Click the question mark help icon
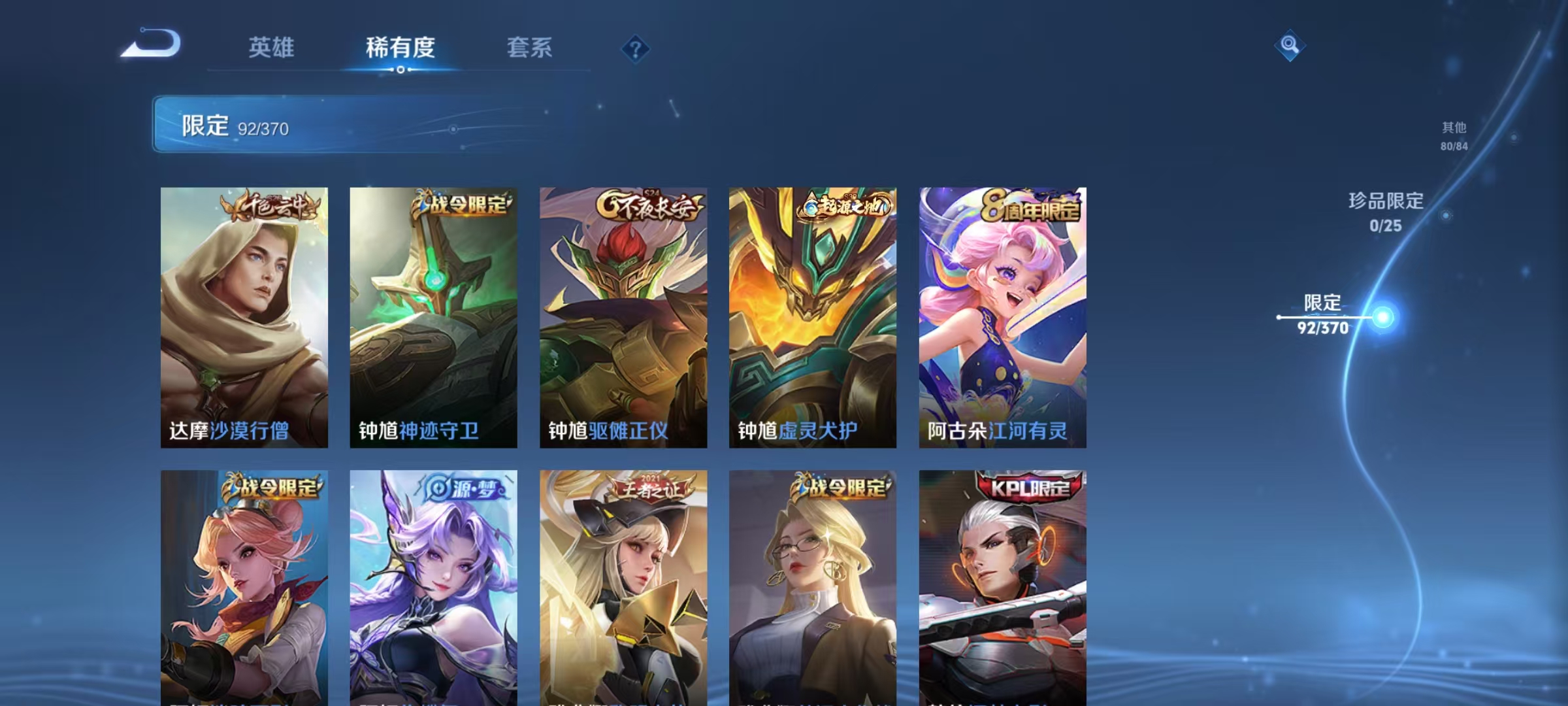1568x706 pixels. (x=637, y=50)
